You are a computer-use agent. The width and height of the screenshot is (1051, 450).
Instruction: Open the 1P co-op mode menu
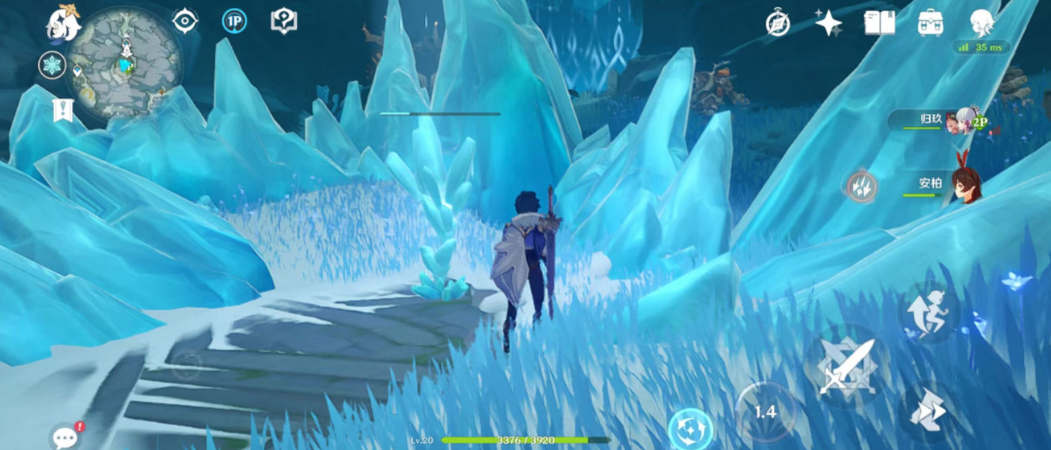coord(234,21)
